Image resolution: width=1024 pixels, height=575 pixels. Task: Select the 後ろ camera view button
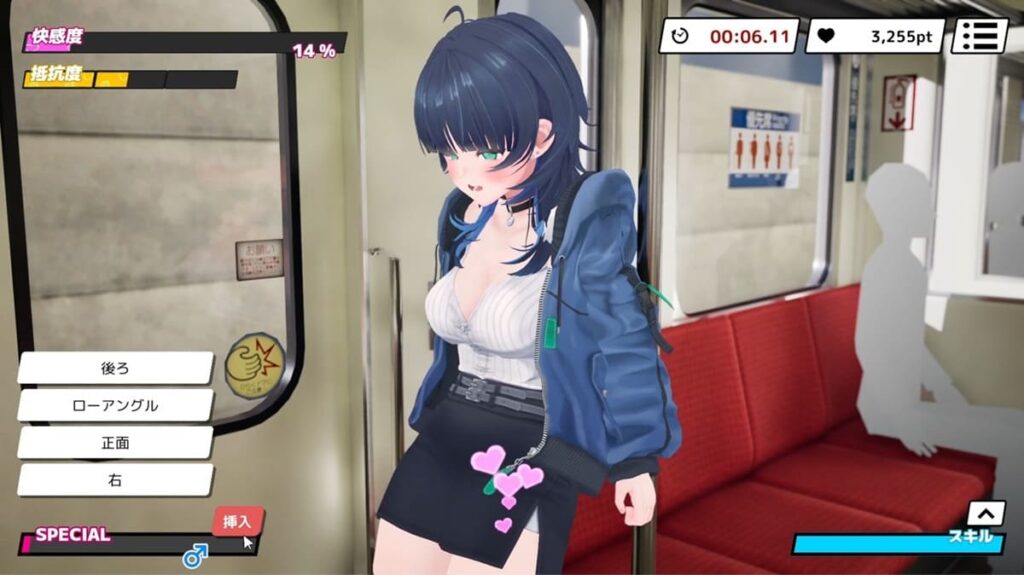click(x=115, y=368)
